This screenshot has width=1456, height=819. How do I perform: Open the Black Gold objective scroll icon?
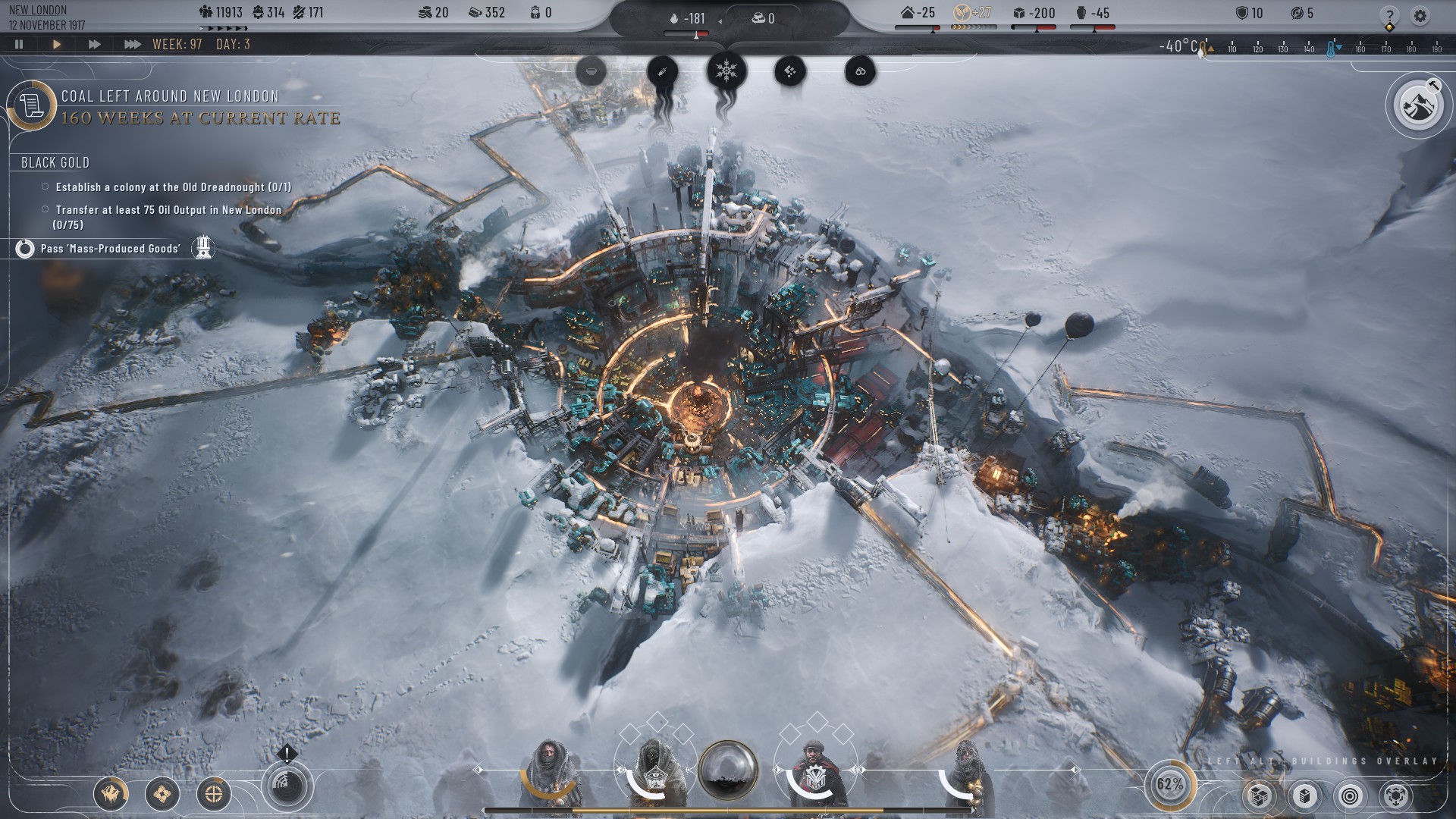[32, 105]
